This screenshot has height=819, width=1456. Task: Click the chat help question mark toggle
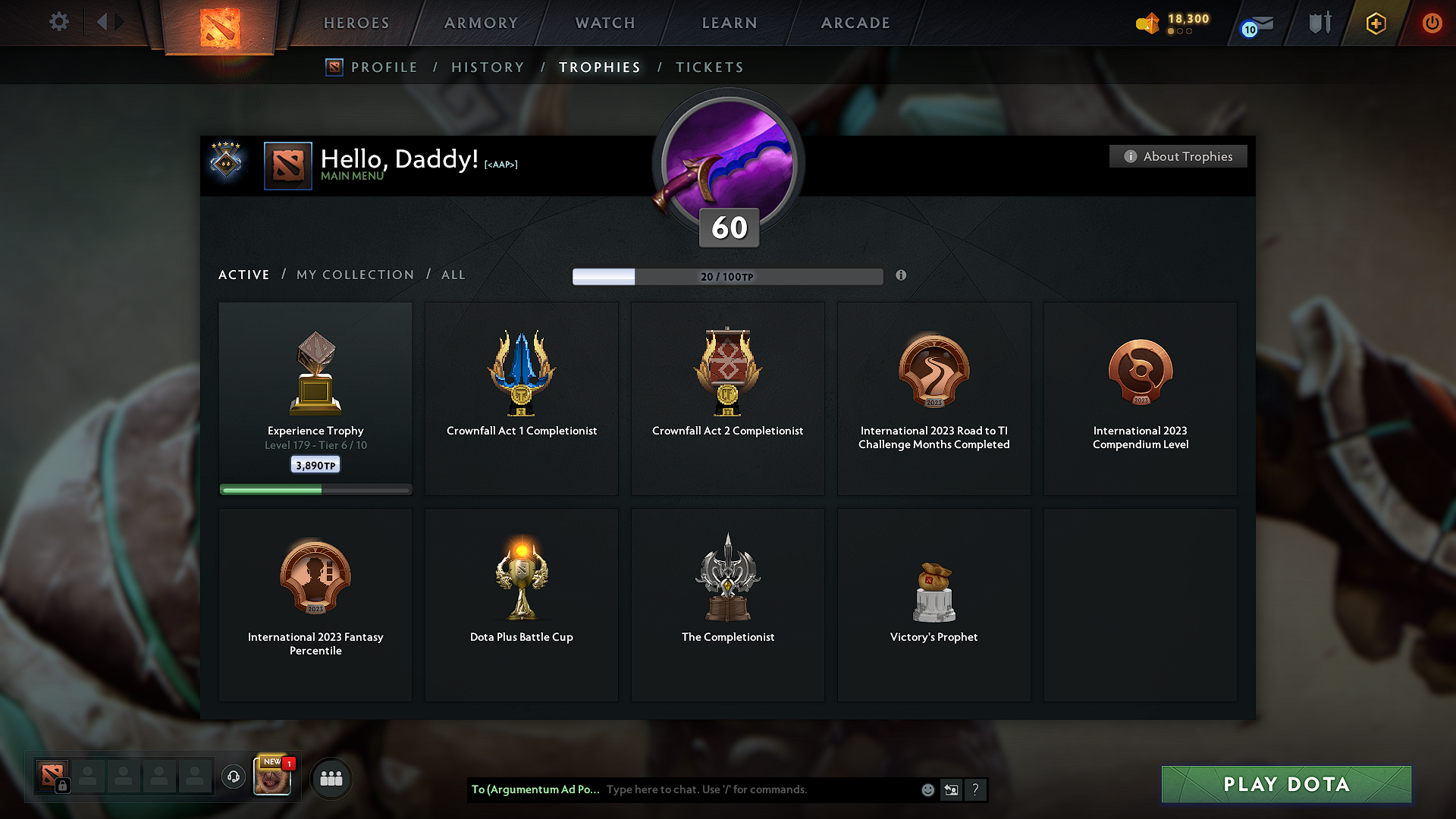[976, 789]
